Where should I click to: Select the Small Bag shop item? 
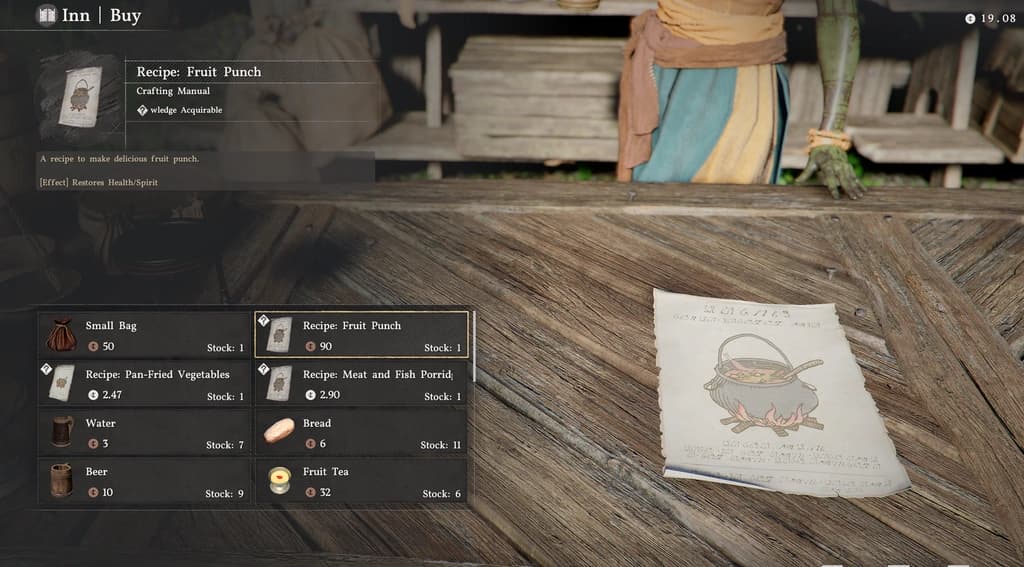145,335
